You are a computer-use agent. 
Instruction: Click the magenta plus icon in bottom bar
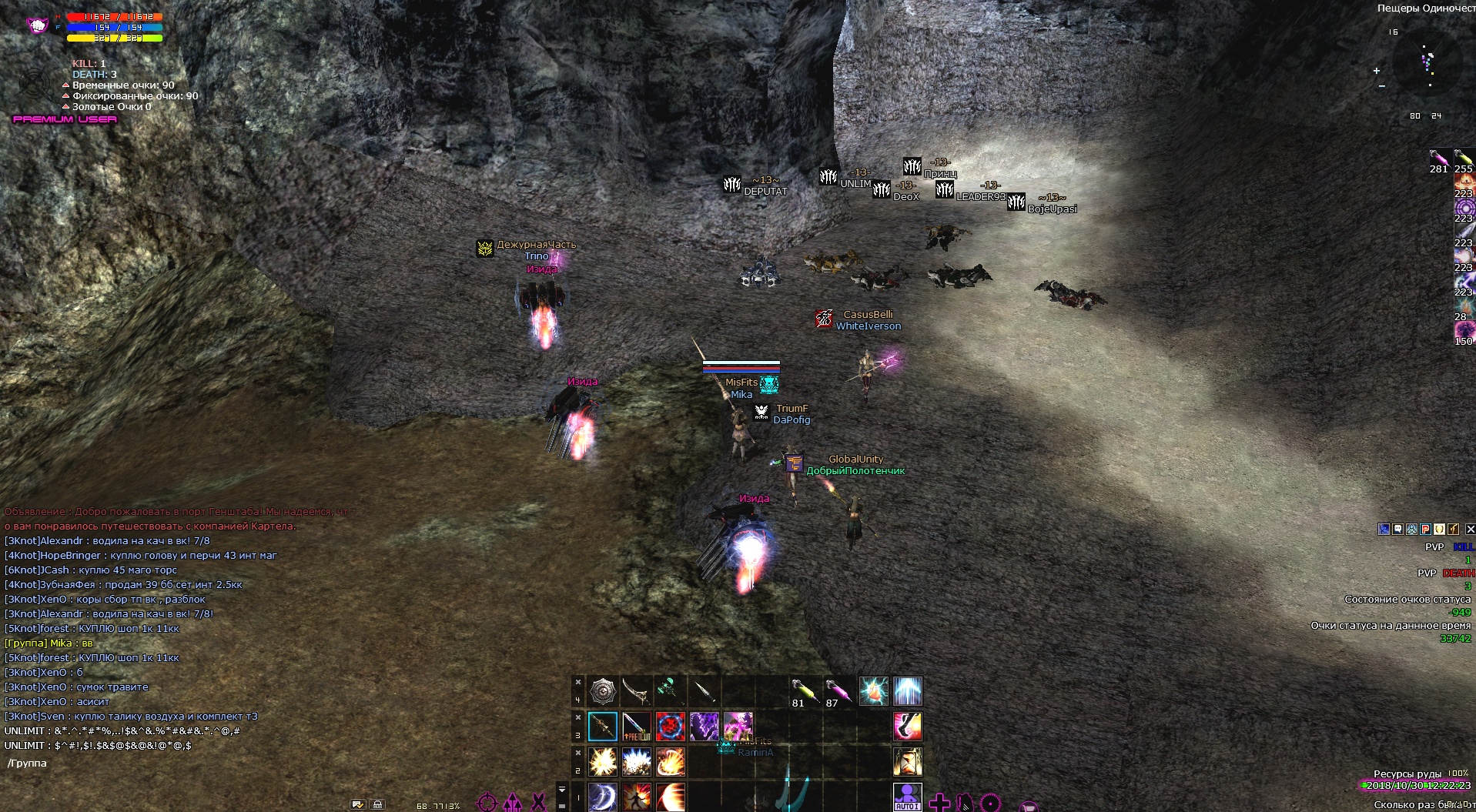(939, 803)
